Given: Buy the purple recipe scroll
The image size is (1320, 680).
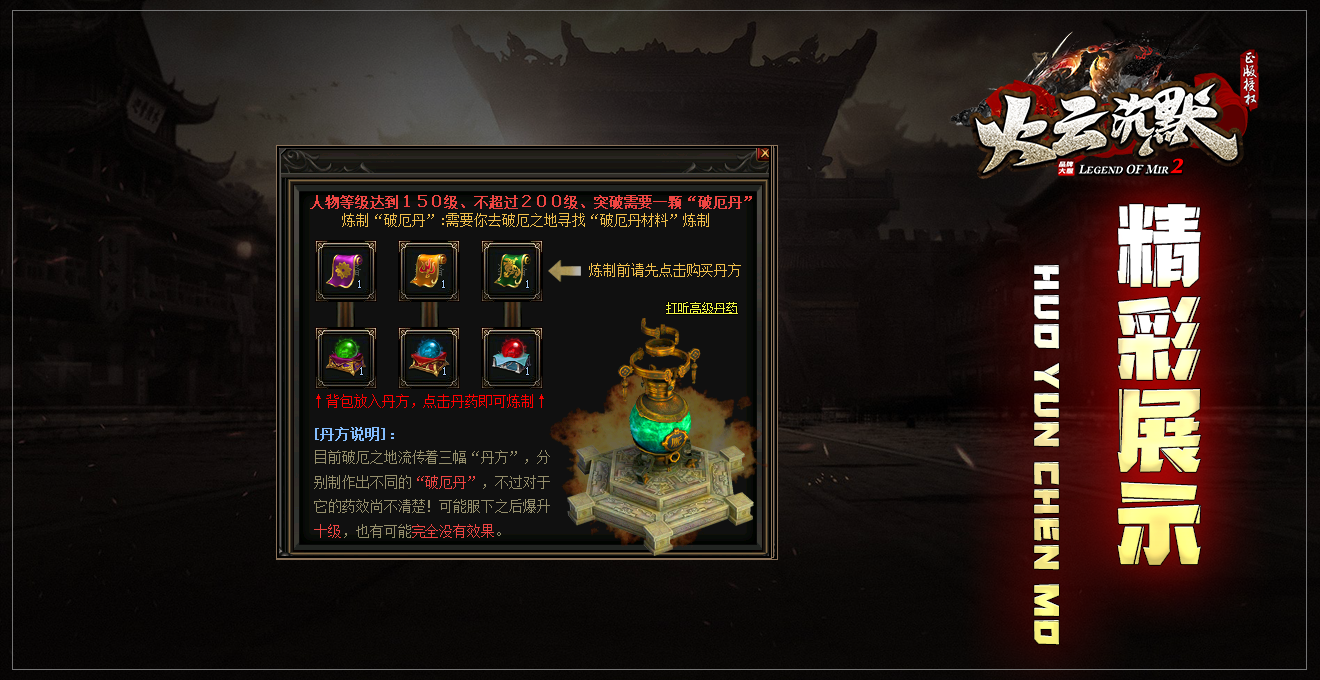Looking at the screenshot, I should (x=345, y=270).
